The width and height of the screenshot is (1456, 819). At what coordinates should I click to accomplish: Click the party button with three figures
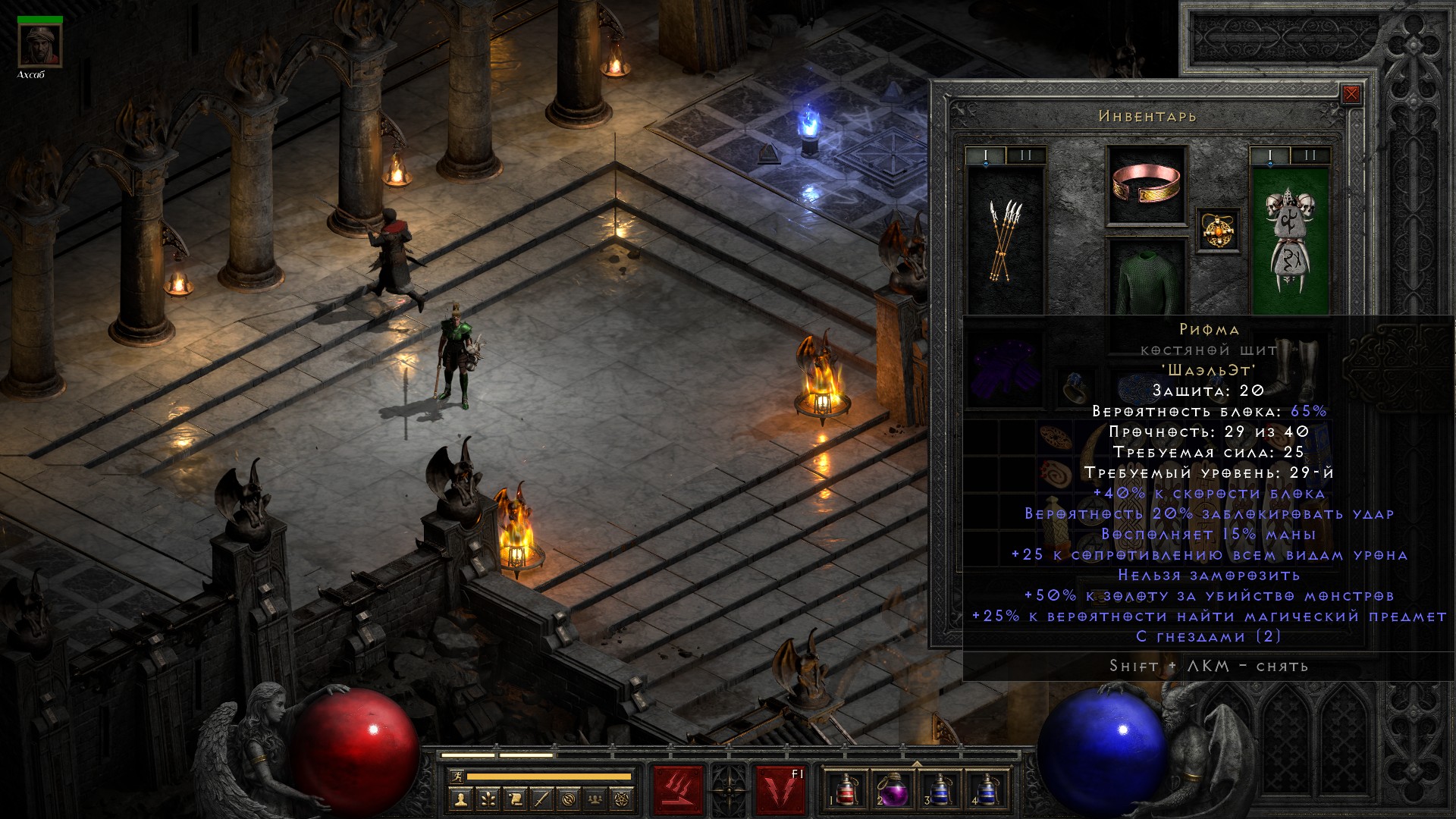596,799
